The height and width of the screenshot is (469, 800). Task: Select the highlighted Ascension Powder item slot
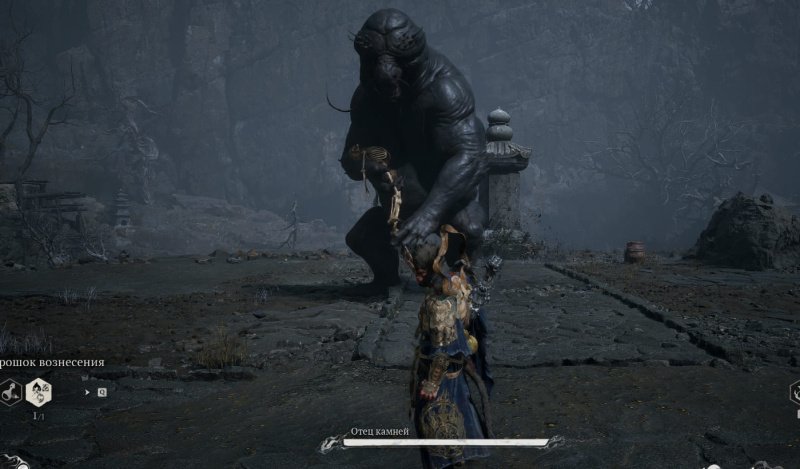tap(41, 392)
